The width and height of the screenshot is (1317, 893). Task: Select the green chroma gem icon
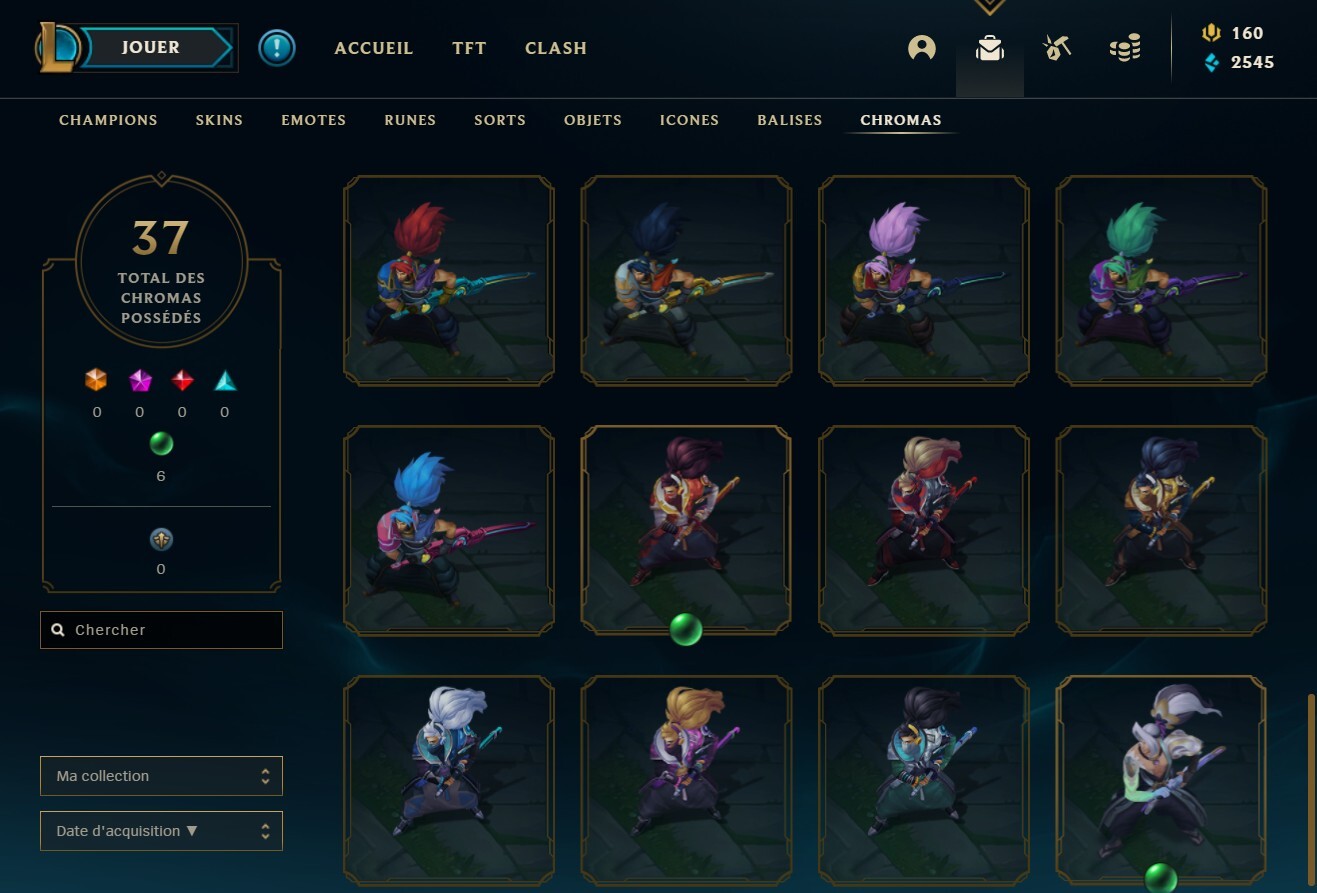(x=161, y=443)
